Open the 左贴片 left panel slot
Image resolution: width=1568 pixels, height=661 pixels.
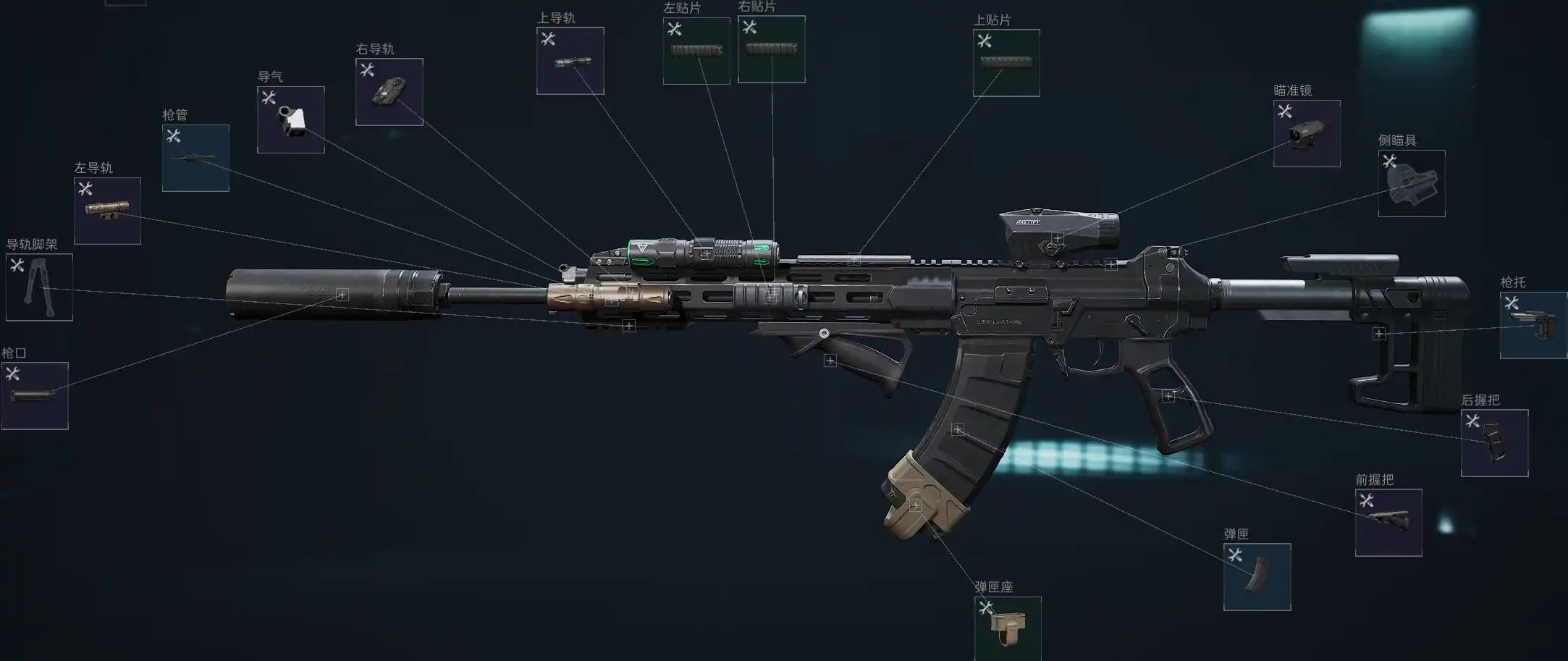pos(696,51)
